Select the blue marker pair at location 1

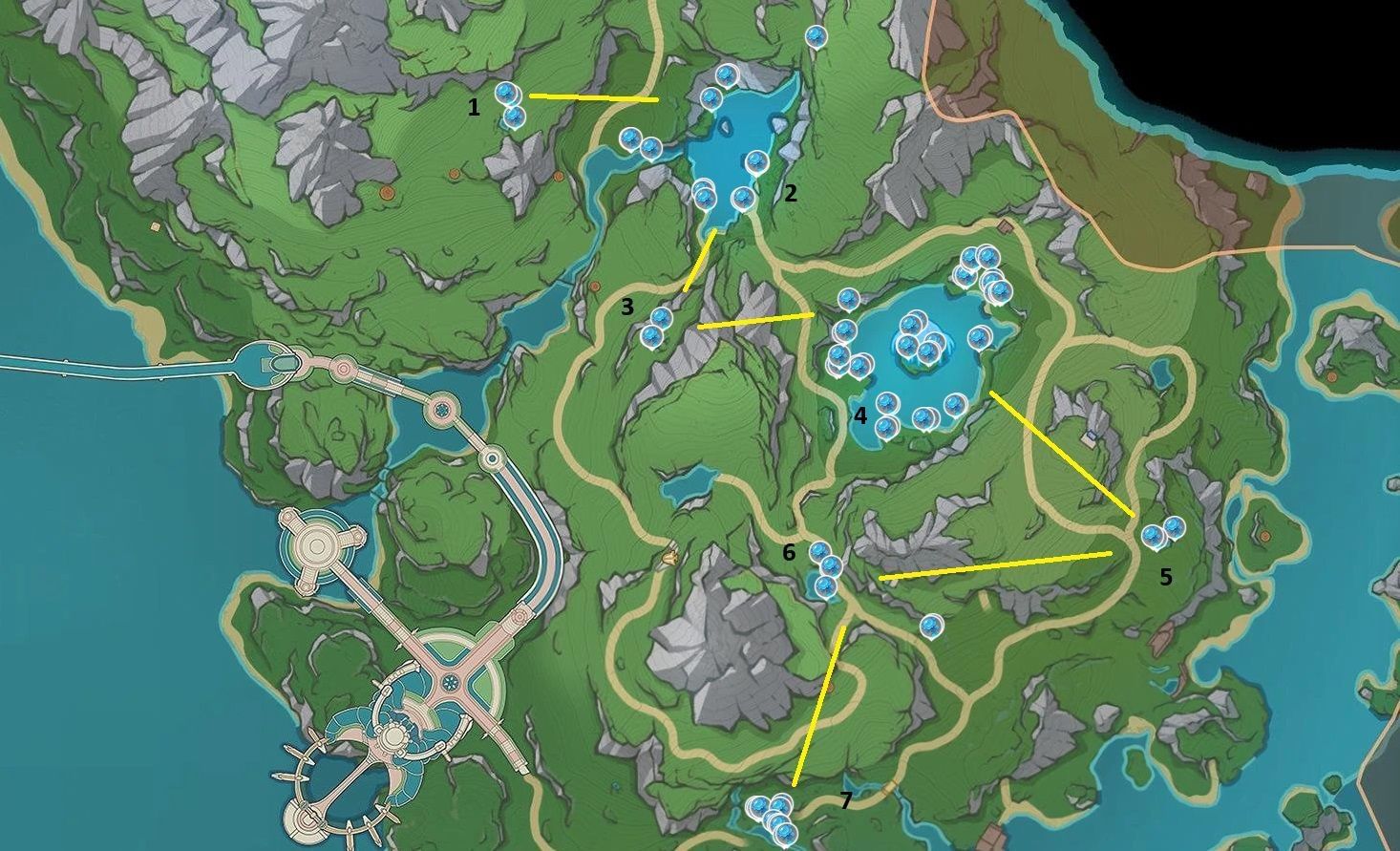click(x=510, y=105)
